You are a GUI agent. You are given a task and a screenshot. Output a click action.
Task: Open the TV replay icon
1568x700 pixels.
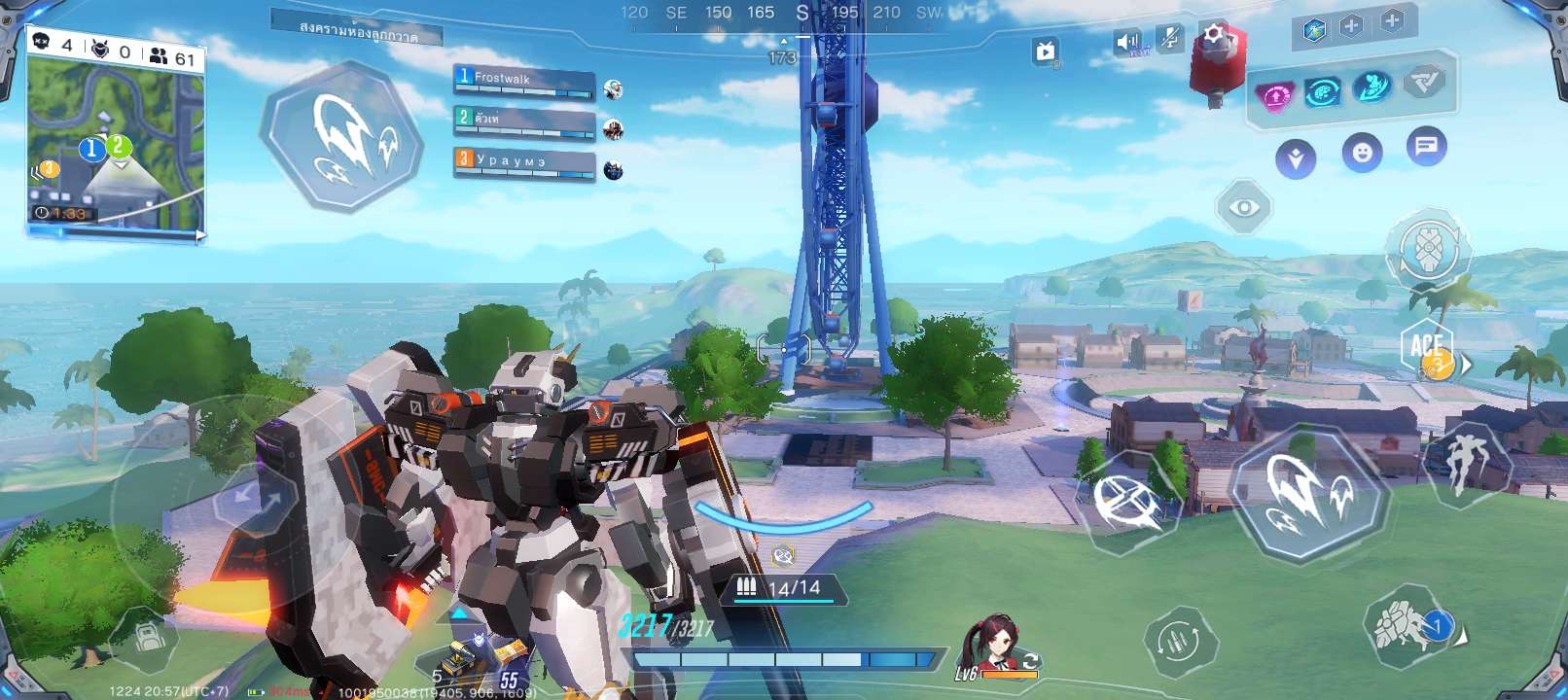point(1046,52)
